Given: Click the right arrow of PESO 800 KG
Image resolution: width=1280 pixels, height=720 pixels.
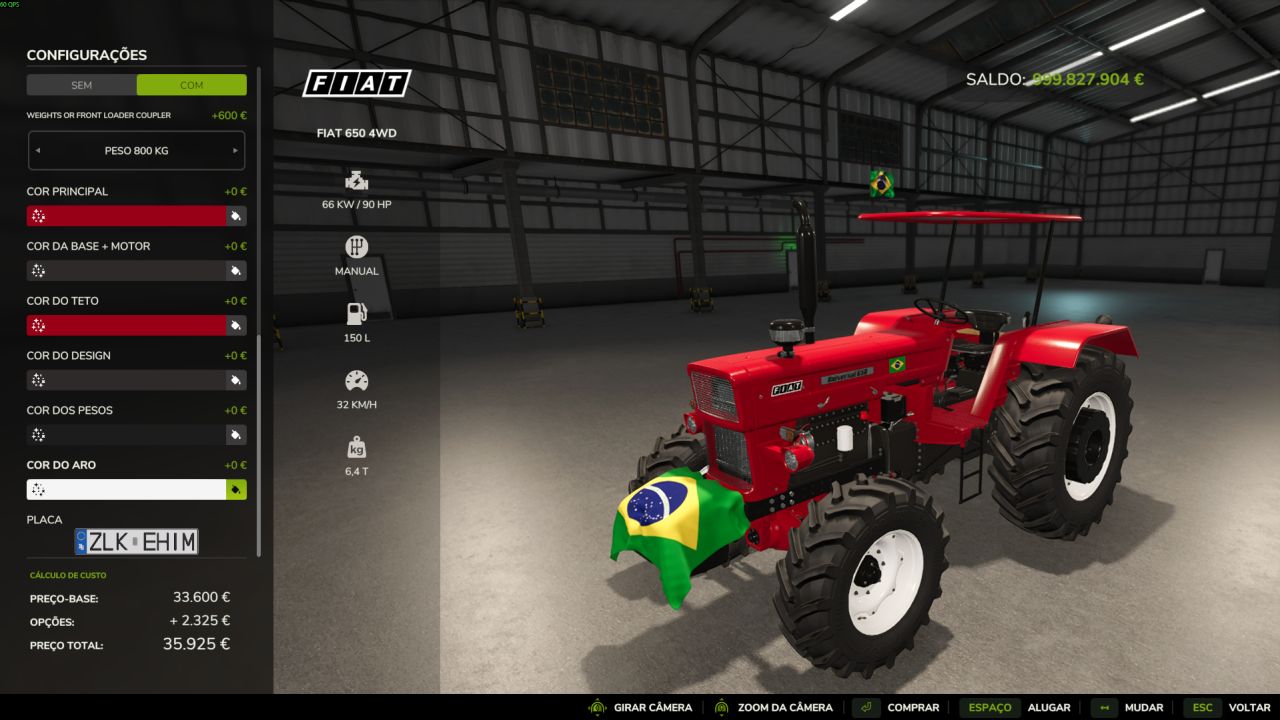Looking at the screenshot, I should pos(237,150).
